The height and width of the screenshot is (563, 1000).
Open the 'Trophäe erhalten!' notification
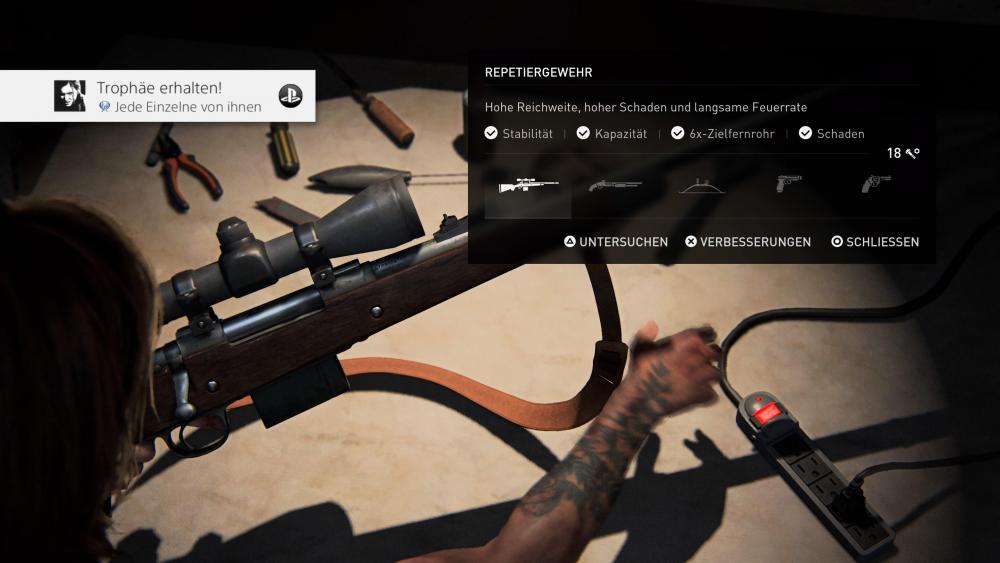[158, 96]
